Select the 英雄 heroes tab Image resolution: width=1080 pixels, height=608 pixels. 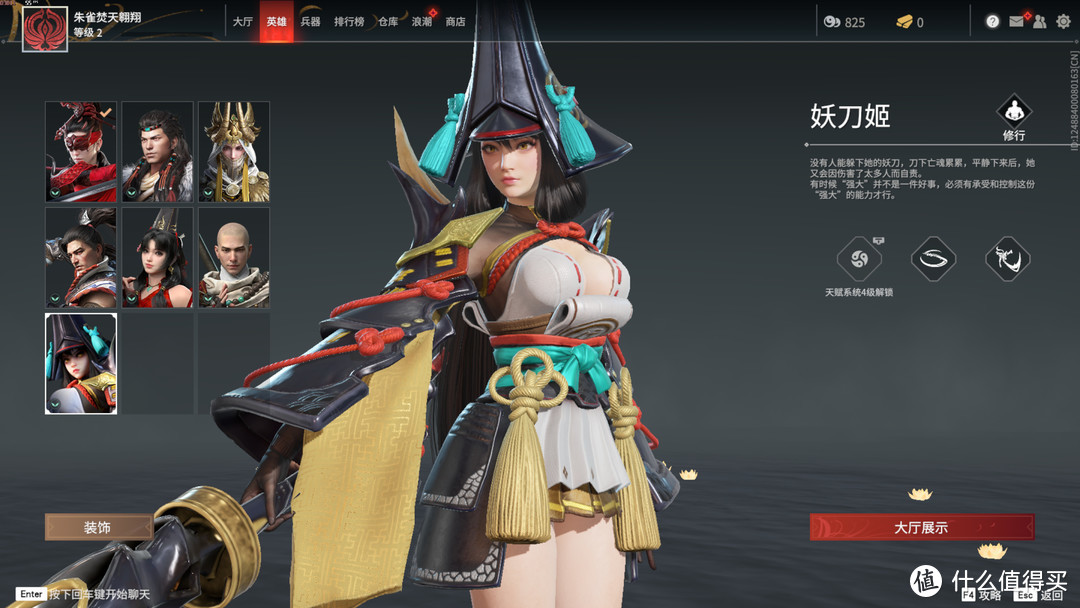[276, 21]
